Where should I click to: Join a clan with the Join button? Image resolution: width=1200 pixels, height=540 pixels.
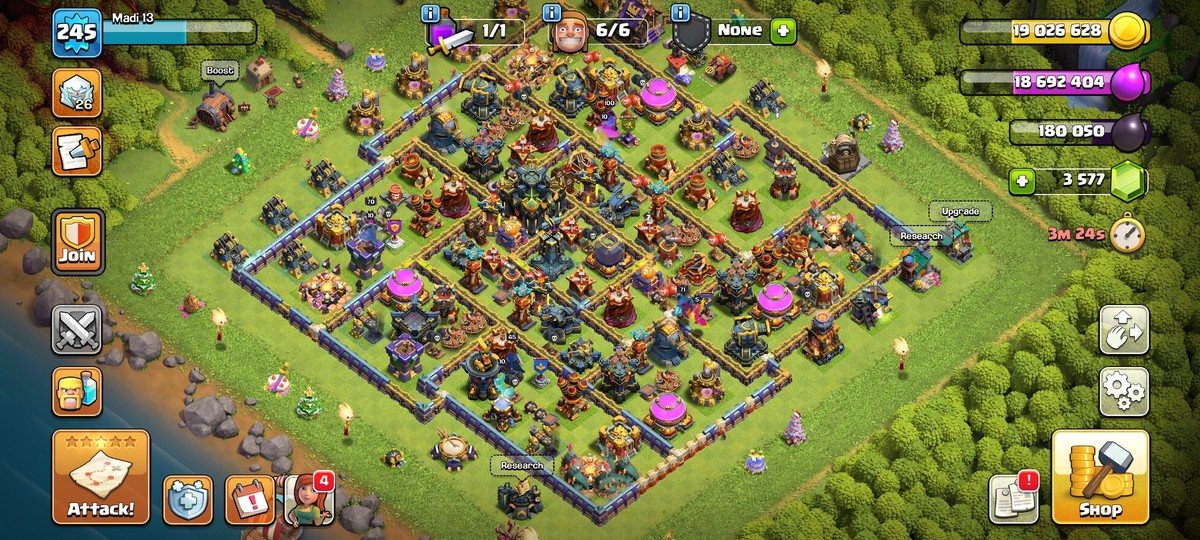click(x=77, y=240)
